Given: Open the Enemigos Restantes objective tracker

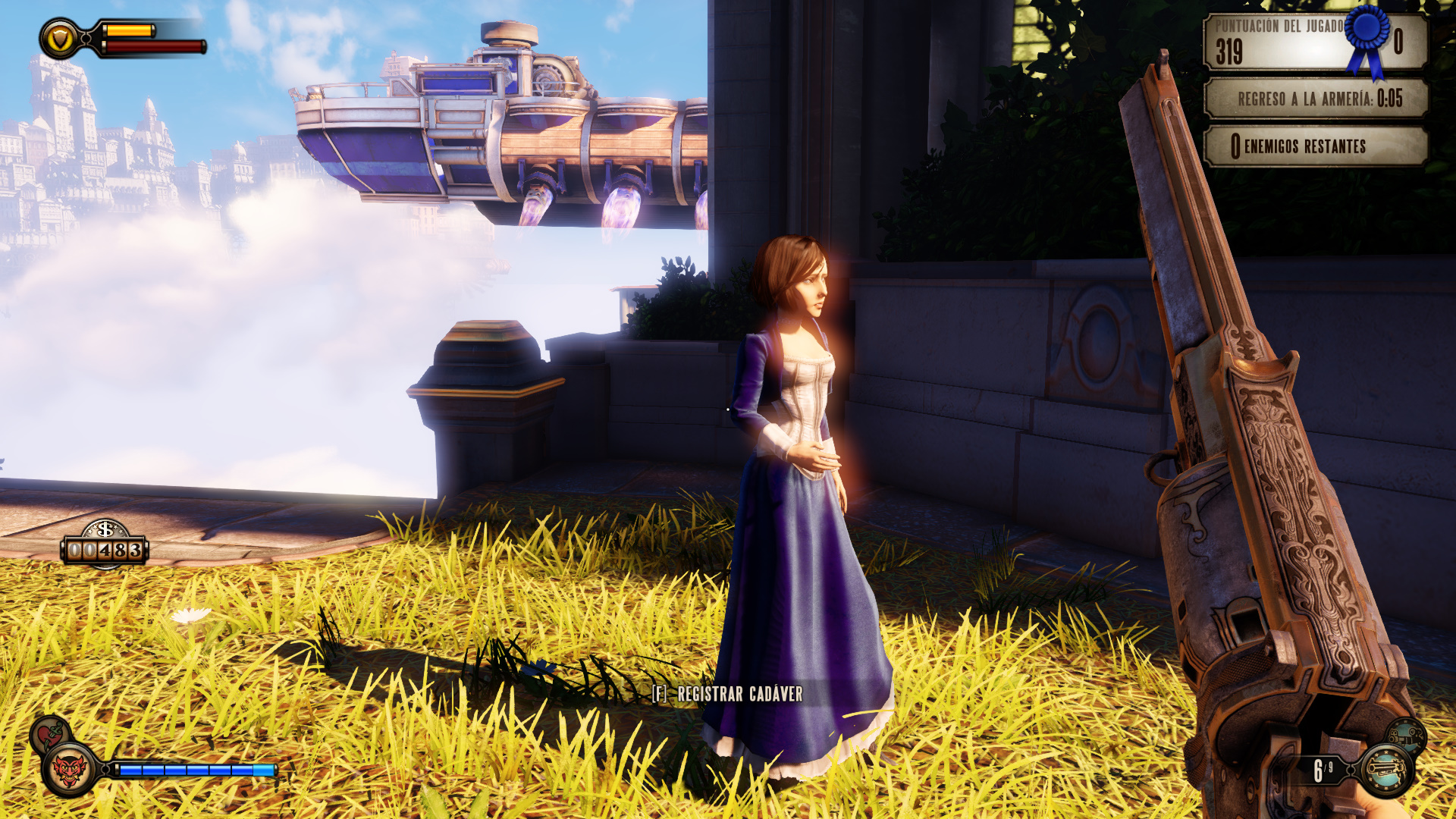Looking at the screenshot, I should 1316,146.
